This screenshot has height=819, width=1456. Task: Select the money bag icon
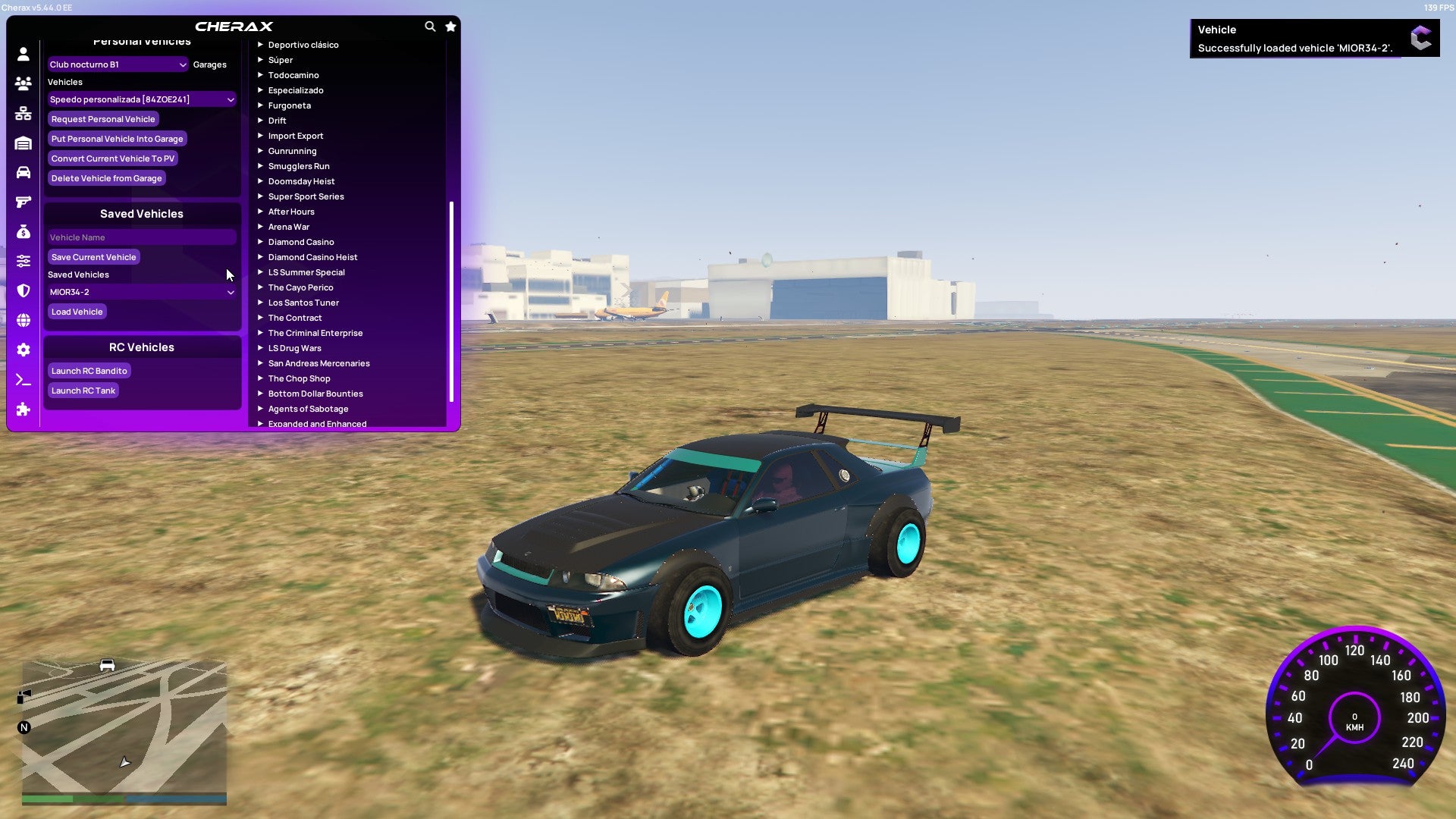pos(23,231)
